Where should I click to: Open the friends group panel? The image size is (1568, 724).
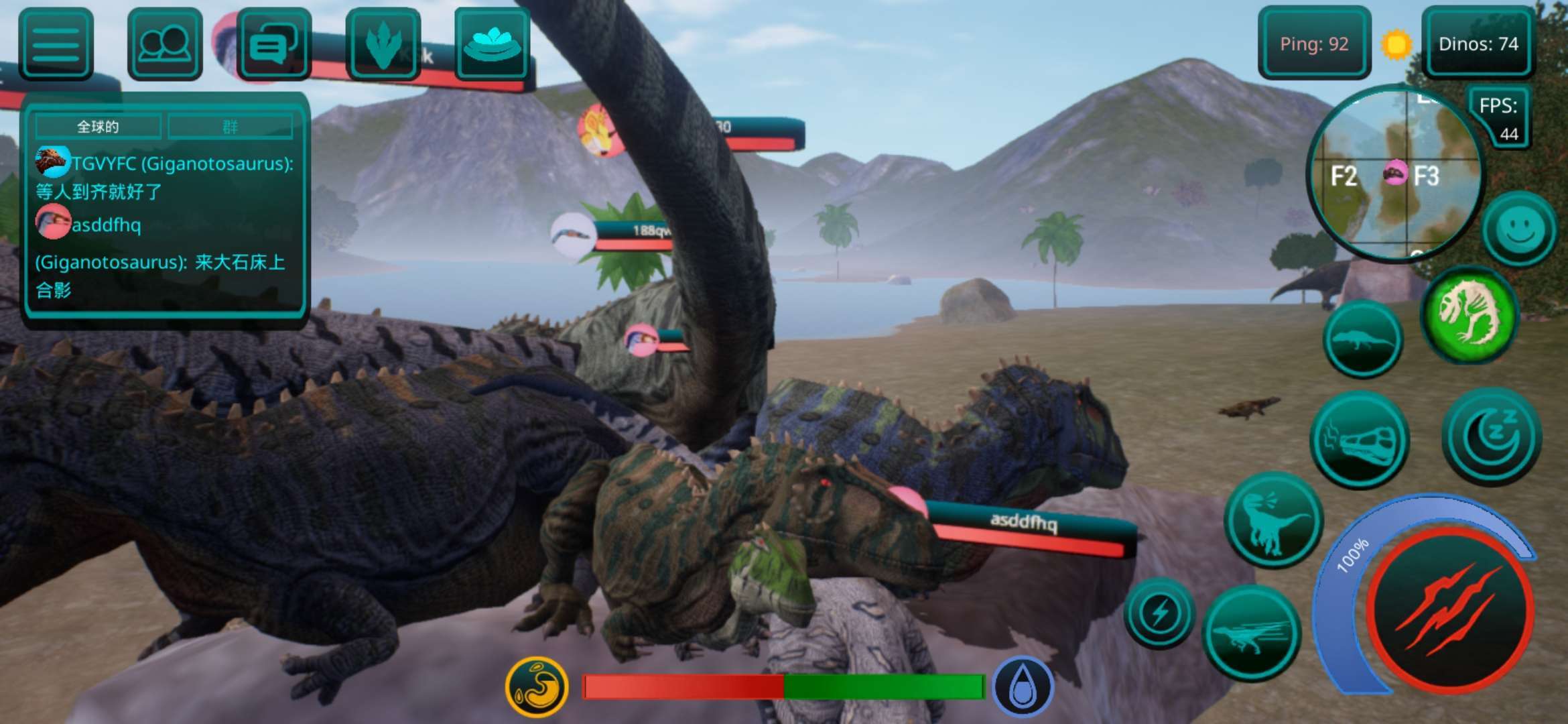click(x=165, y=44)
